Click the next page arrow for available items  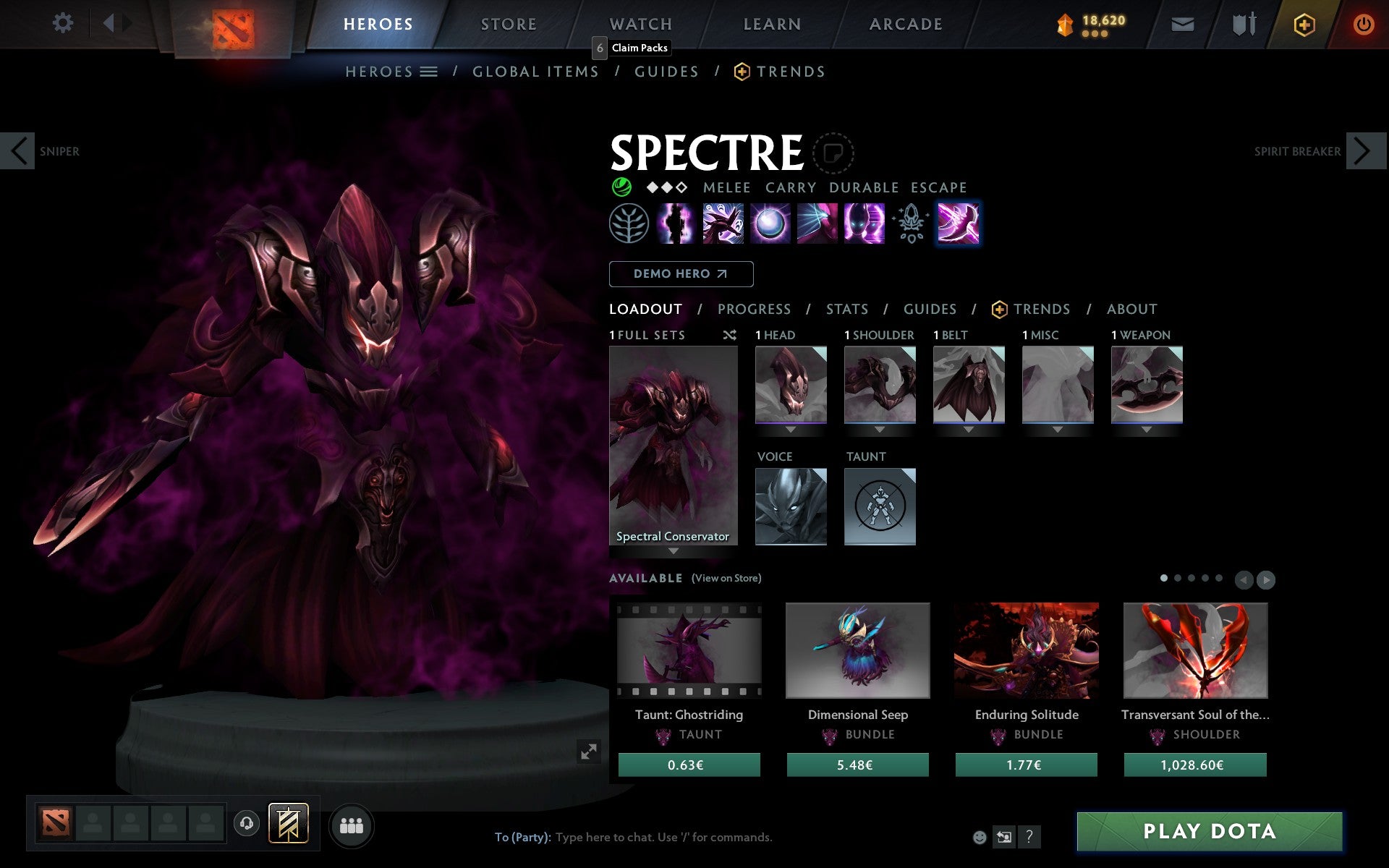(x=1266, y=580)
